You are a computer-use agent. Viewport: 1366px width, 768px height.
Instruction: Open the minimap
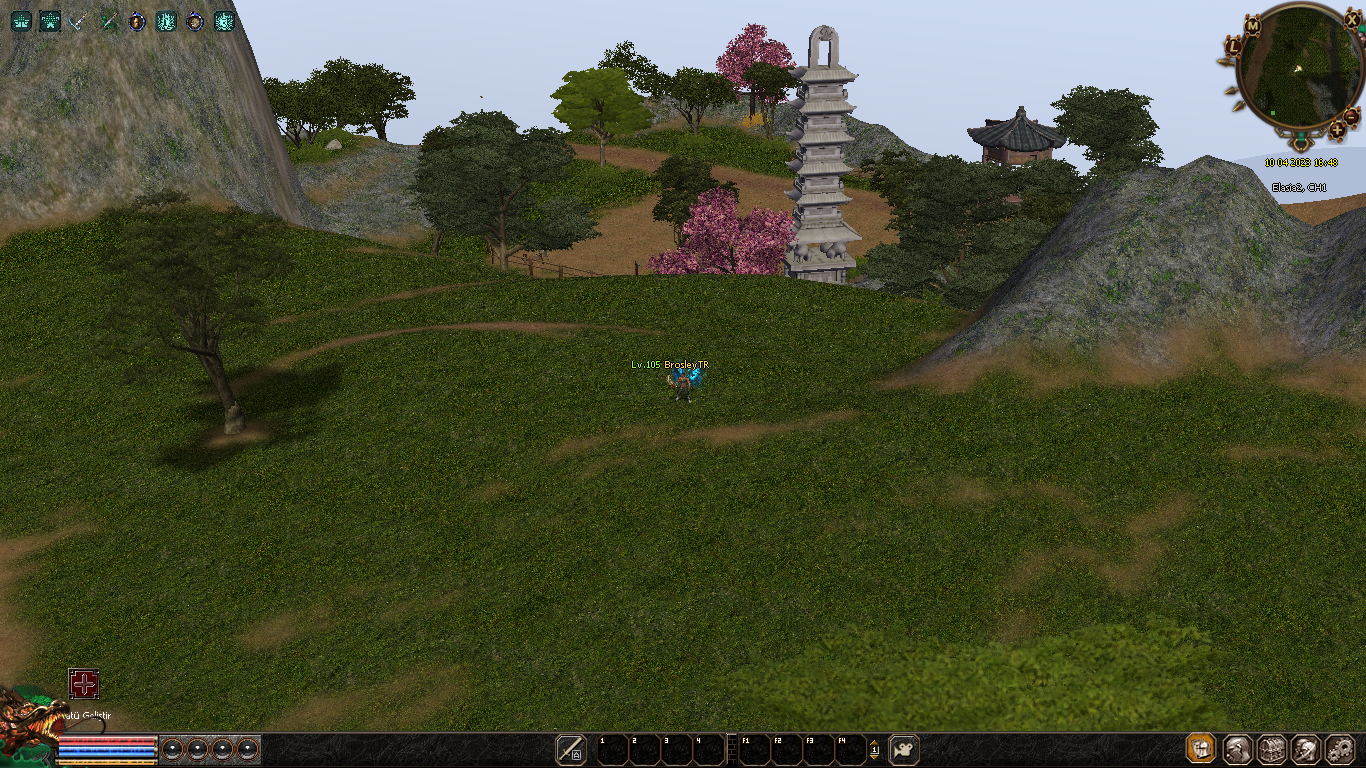point(1299,66)
